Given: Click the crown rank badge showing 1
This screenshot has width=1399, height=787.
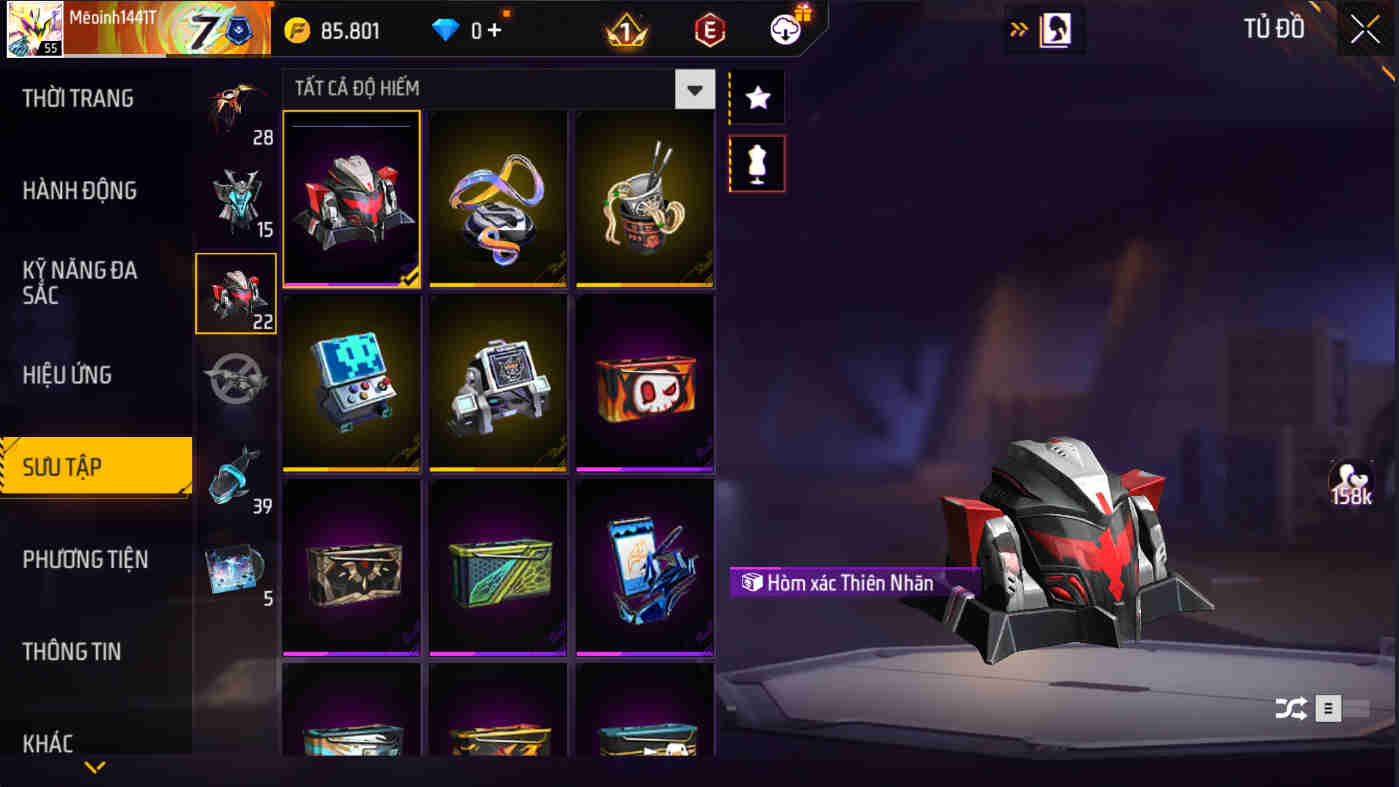Looking at the screenshot, I should (x=625, y=29).
